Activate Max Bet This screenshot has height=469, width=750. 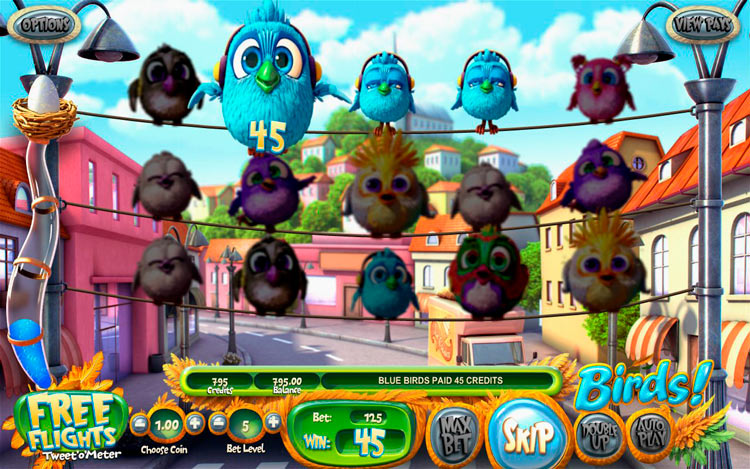(x=453, y=433)
